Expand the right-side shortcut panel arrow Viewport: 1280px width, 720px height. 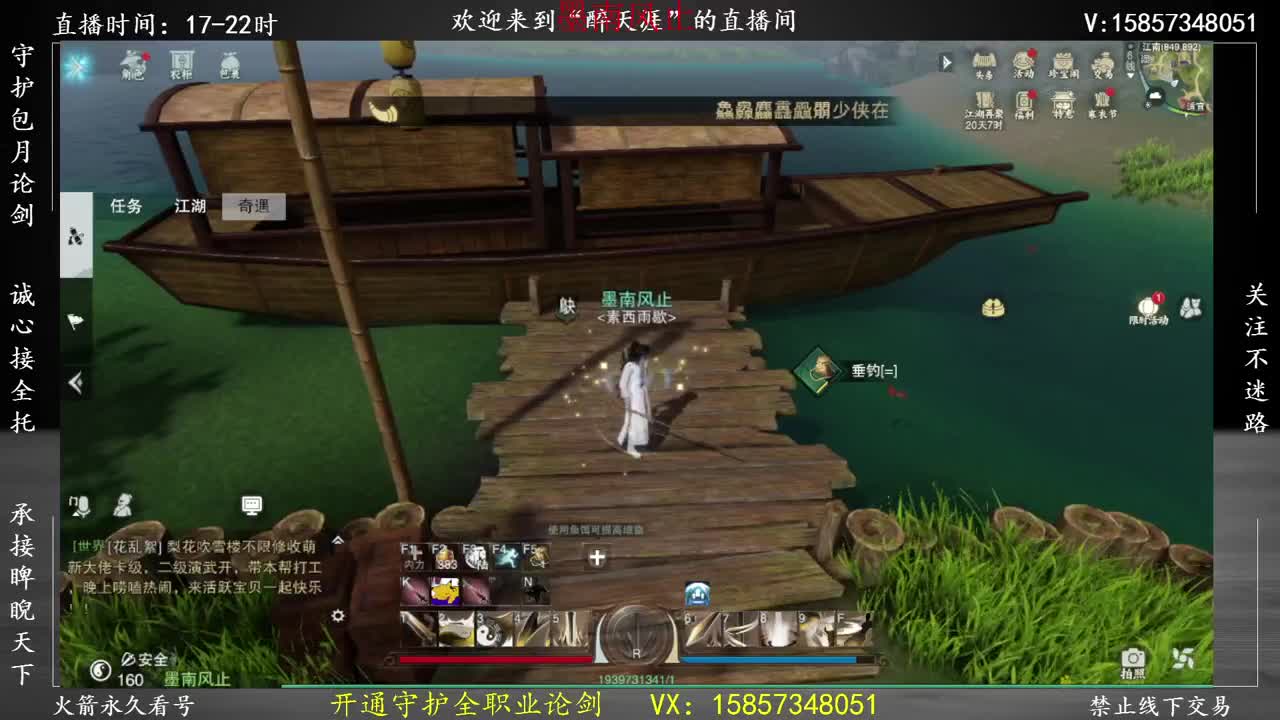click(x=946, y=61)
